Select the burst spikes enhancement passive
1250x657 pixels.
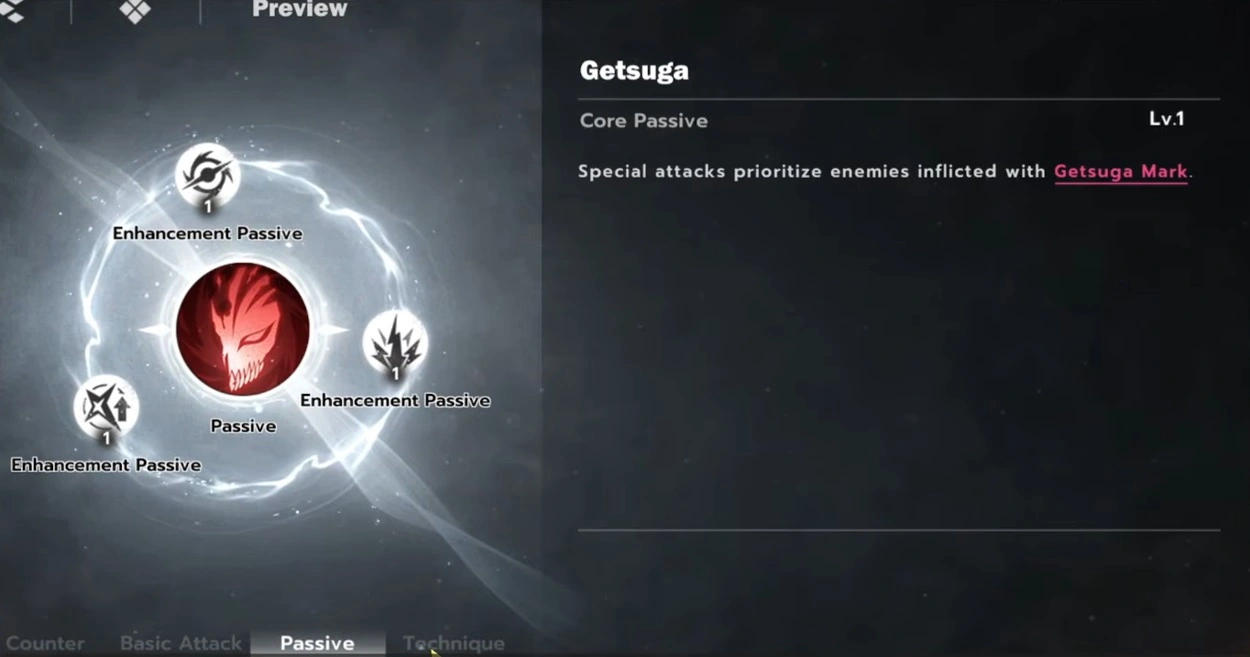pyautogui.click(x=395, y=344)
